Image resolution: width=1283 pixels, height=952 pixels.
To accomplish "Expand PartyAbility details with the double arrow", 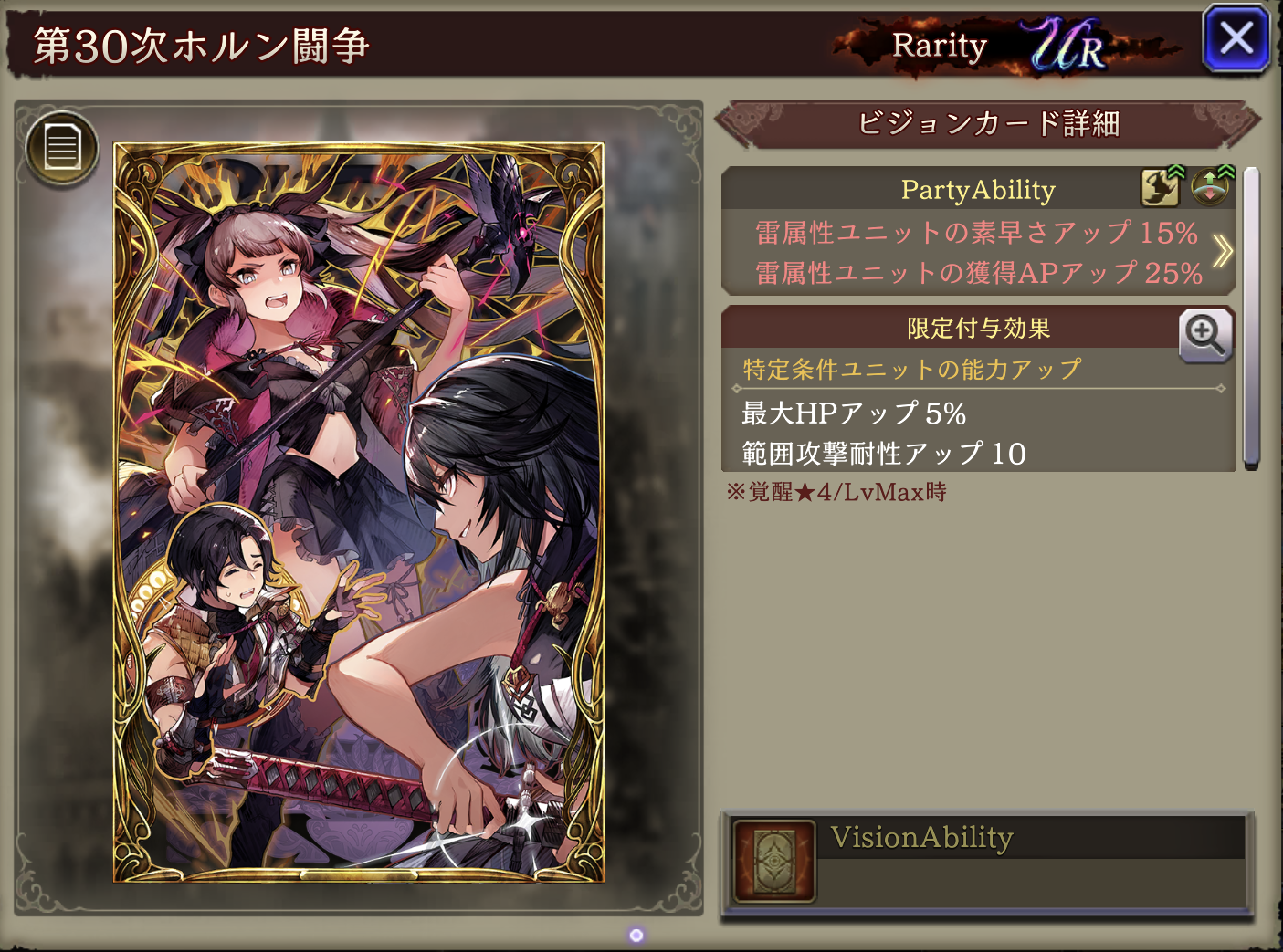I will click(x=1222, y=251).
